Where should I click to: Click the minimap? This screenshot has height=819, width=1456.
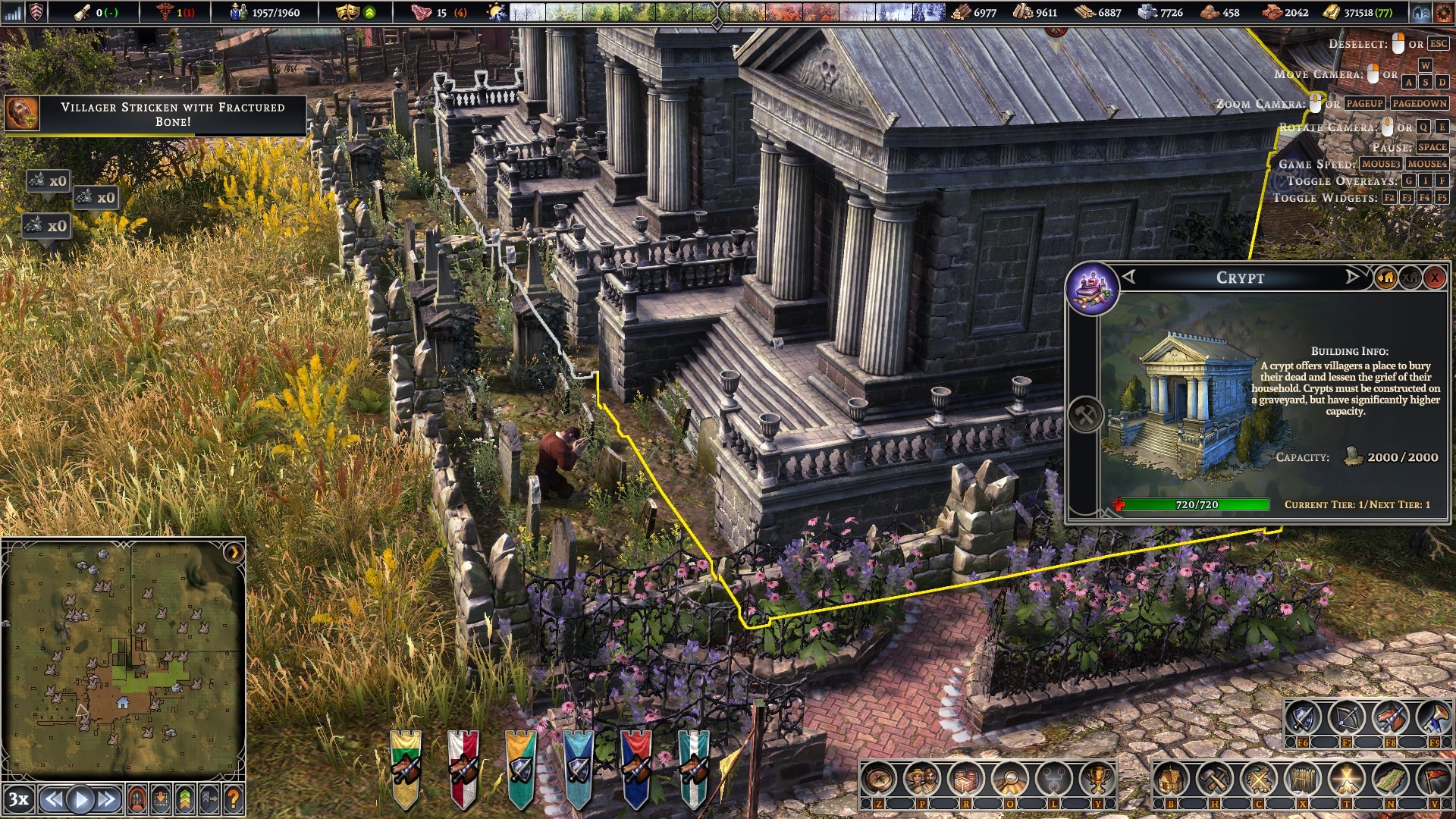tap(123, 656)
